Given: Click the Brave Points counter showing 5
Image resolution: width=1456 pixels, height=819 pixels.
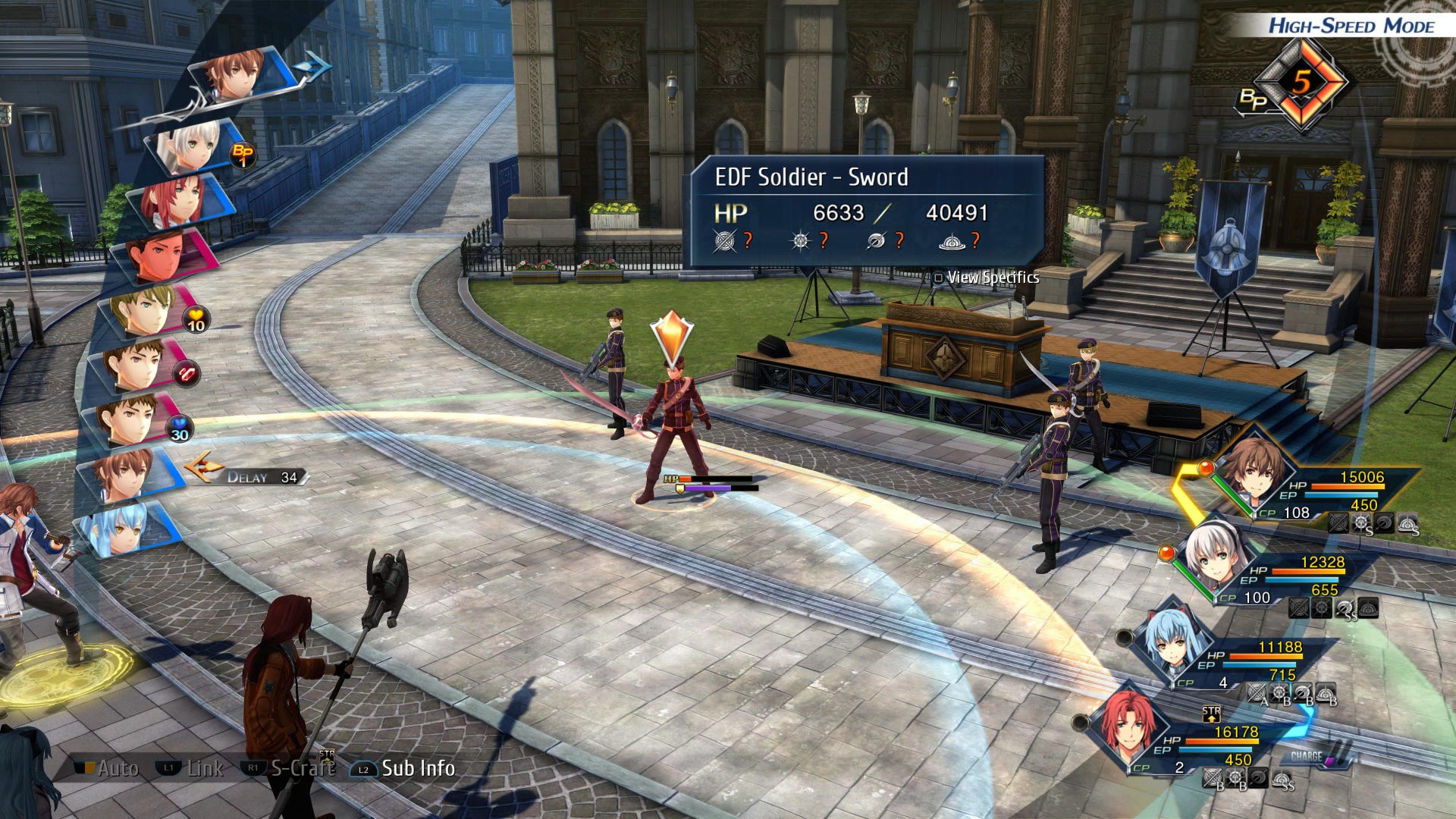Looking at the screenshot, I should (x=1301, y=82).
